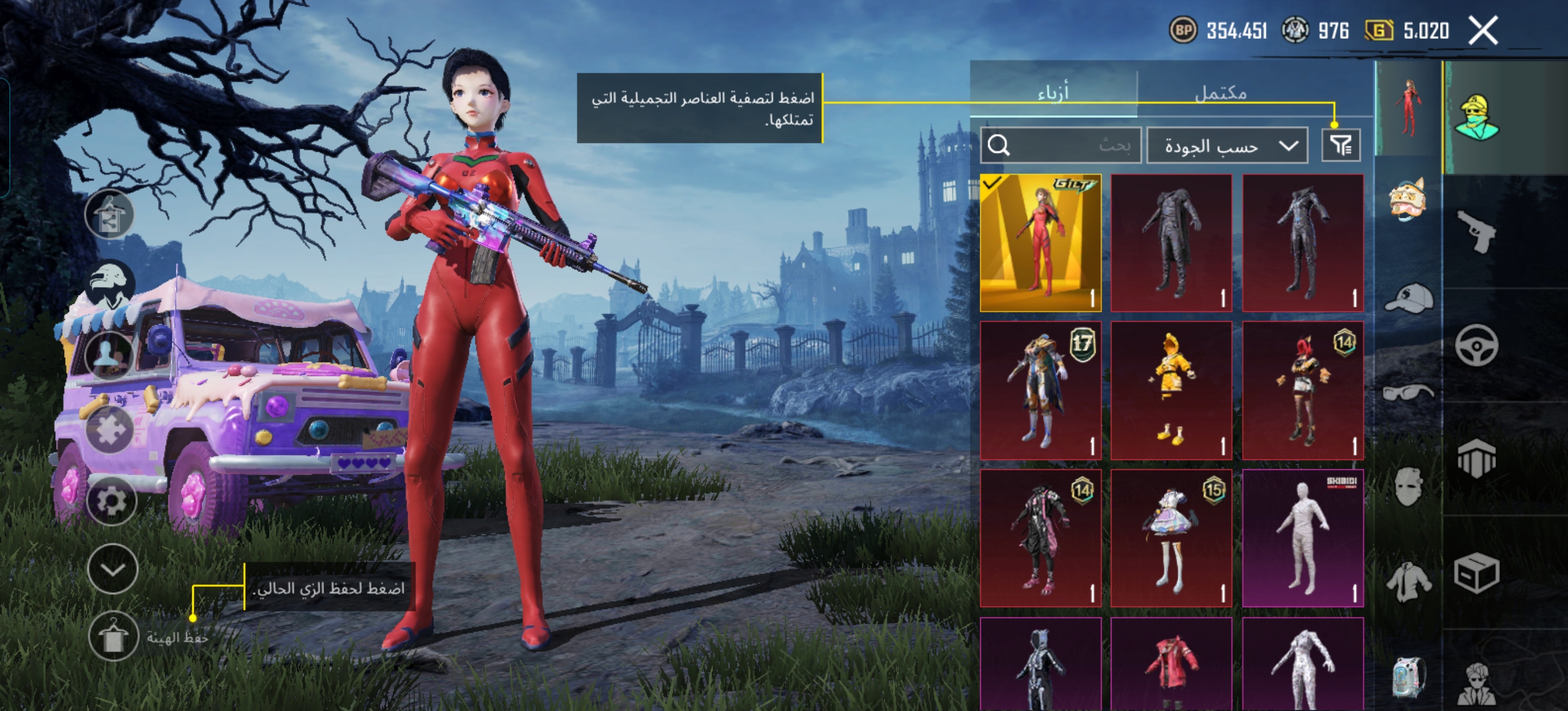The image size is (1568, 711).
Task: Choose the level 15 white dress outfit
Action: (x=1171, y=538)
